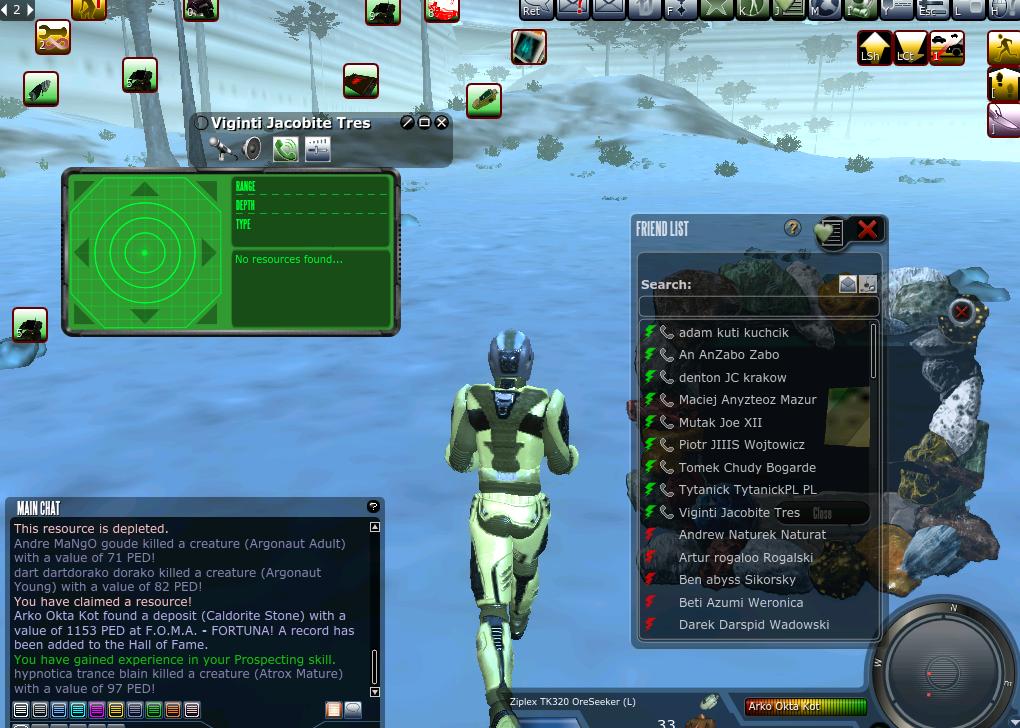The height and width of the screenshot is (728, 1020).
Task: Close the Friend List window
Action: [867, 229]
